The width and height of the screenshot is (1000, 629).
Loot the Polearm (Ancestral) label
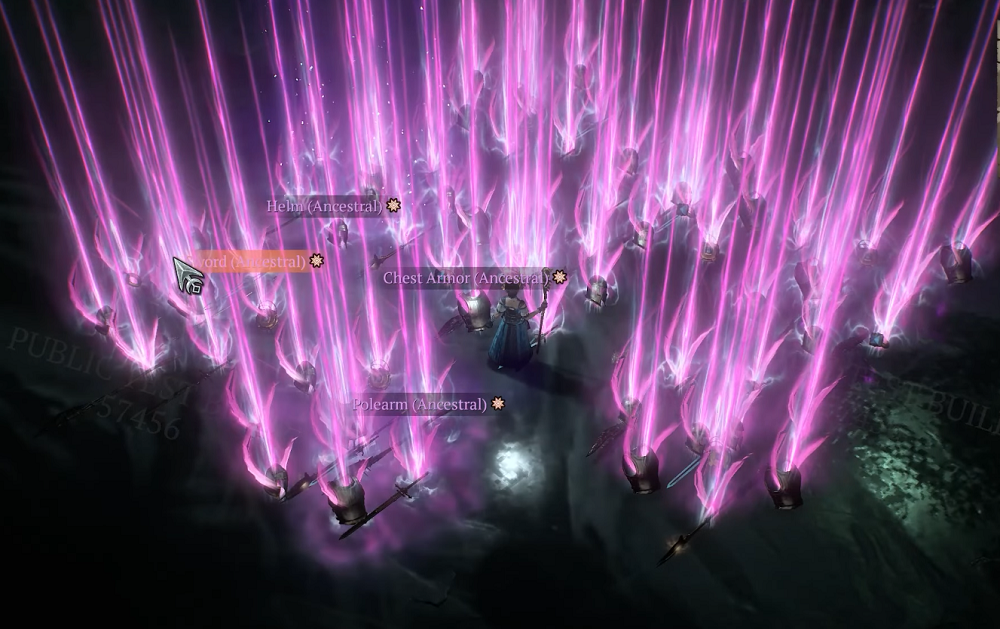click(x=420, y=404)
